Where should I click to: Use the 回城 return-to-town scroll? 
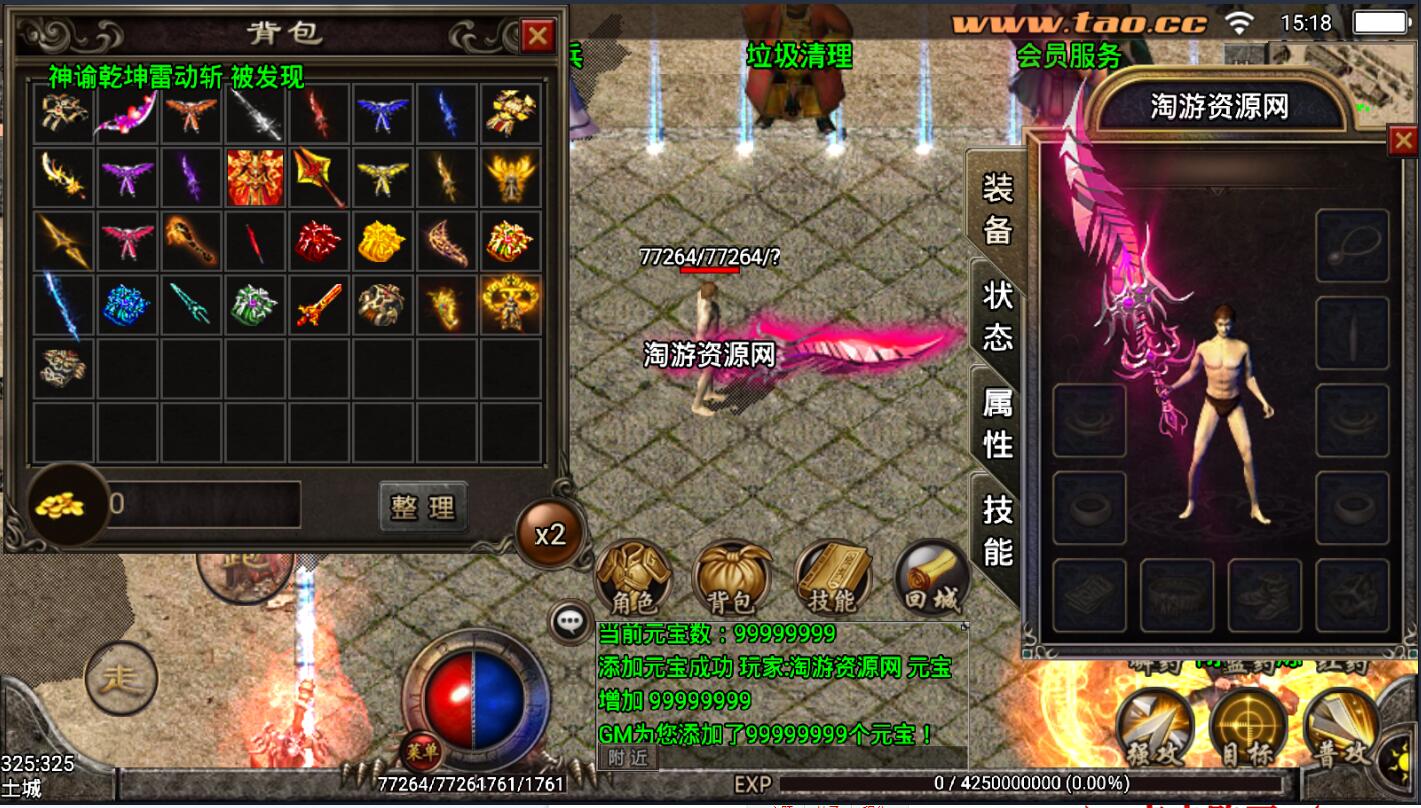(x=932, y=579)
